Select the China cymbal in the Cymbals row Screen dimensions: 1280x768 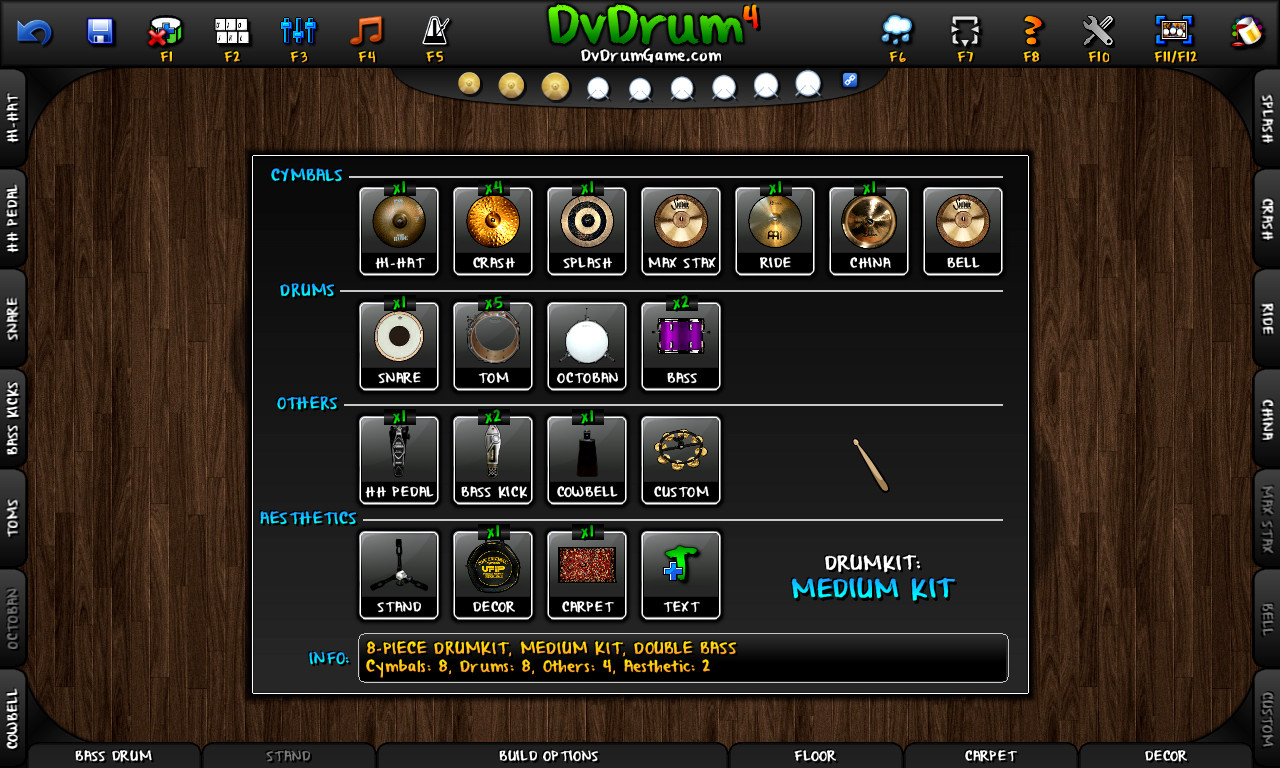coord(868,230)
